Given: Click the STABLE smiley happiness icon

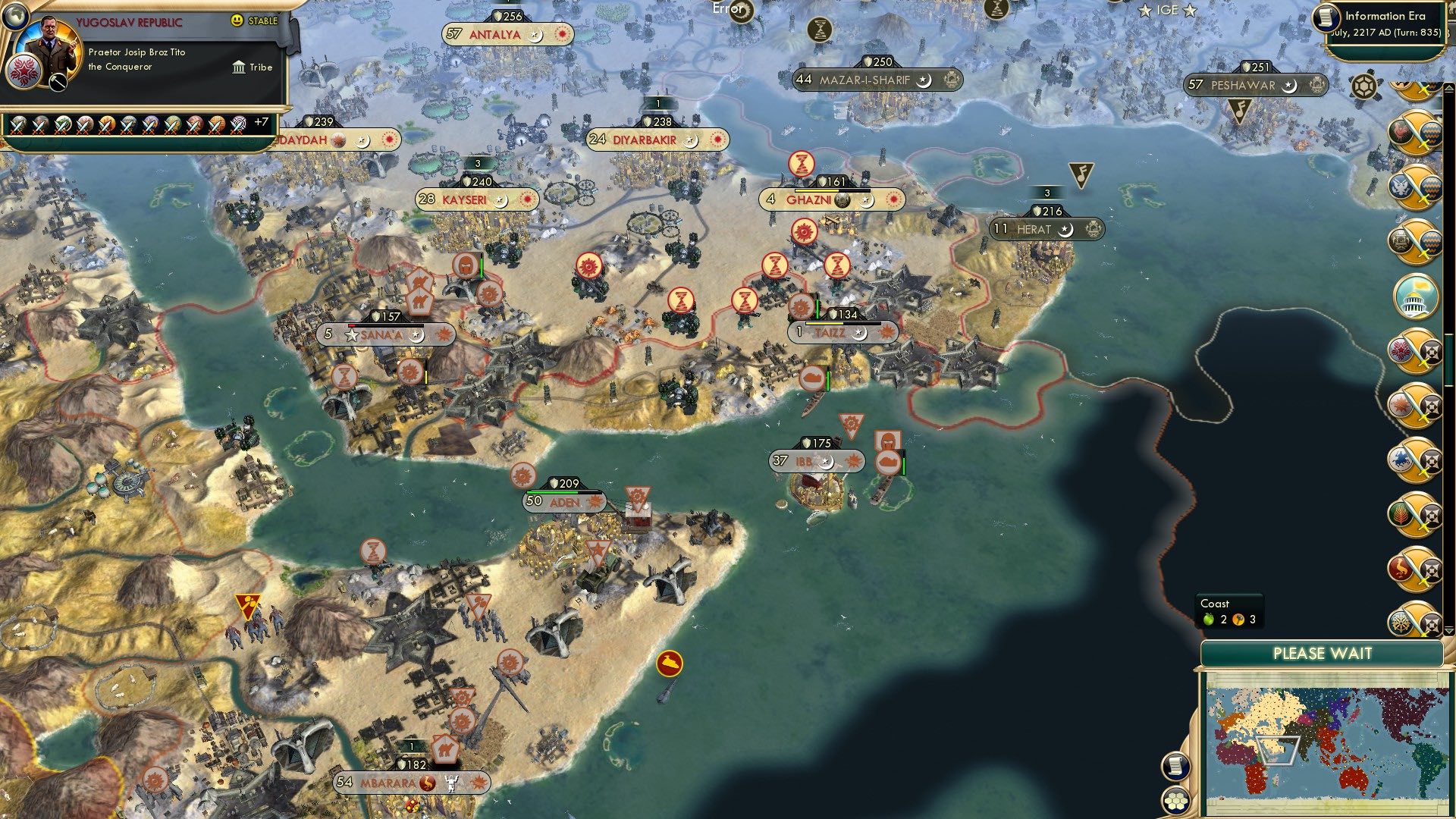Looking at the screenshot, I should tap(237, 20).
